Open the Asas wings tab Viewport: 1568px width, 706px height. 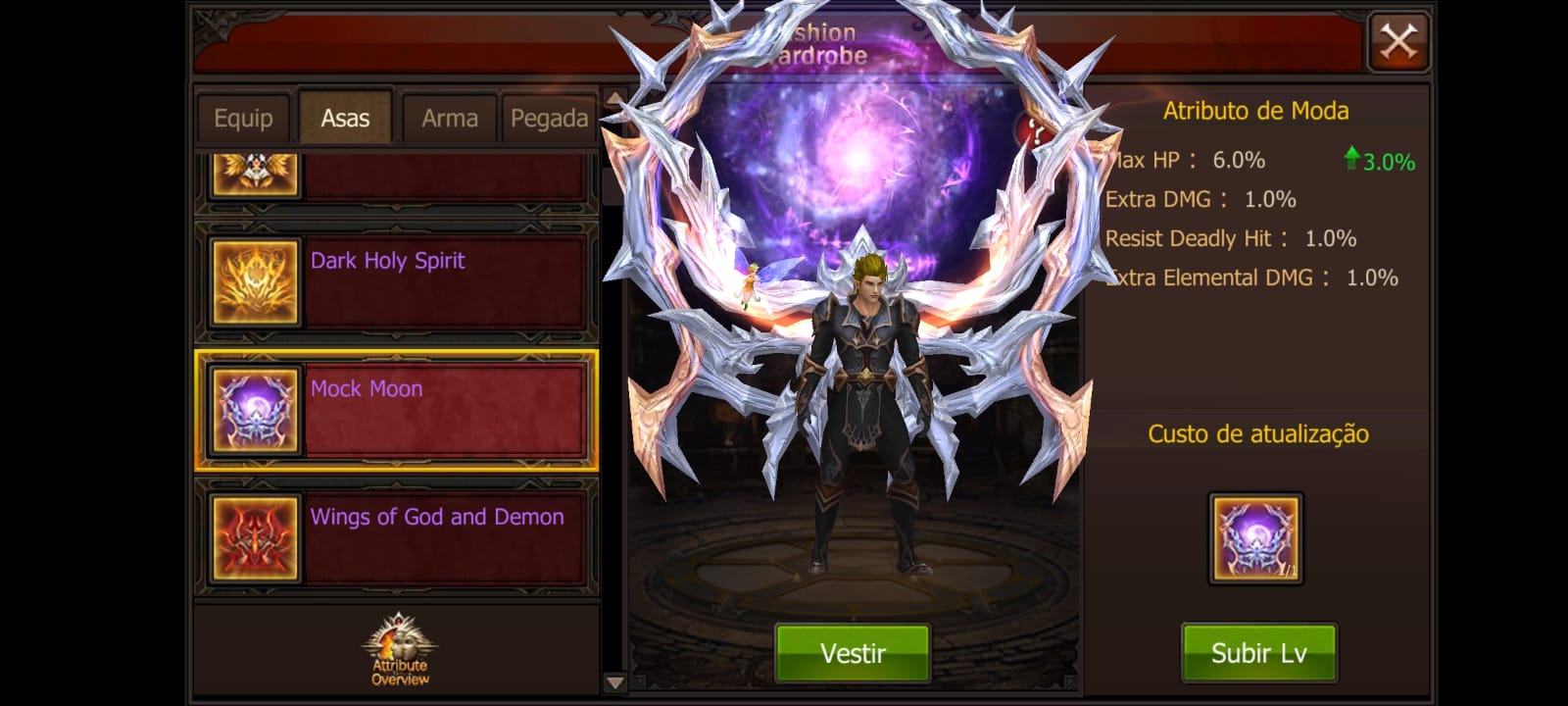(345, 119)
